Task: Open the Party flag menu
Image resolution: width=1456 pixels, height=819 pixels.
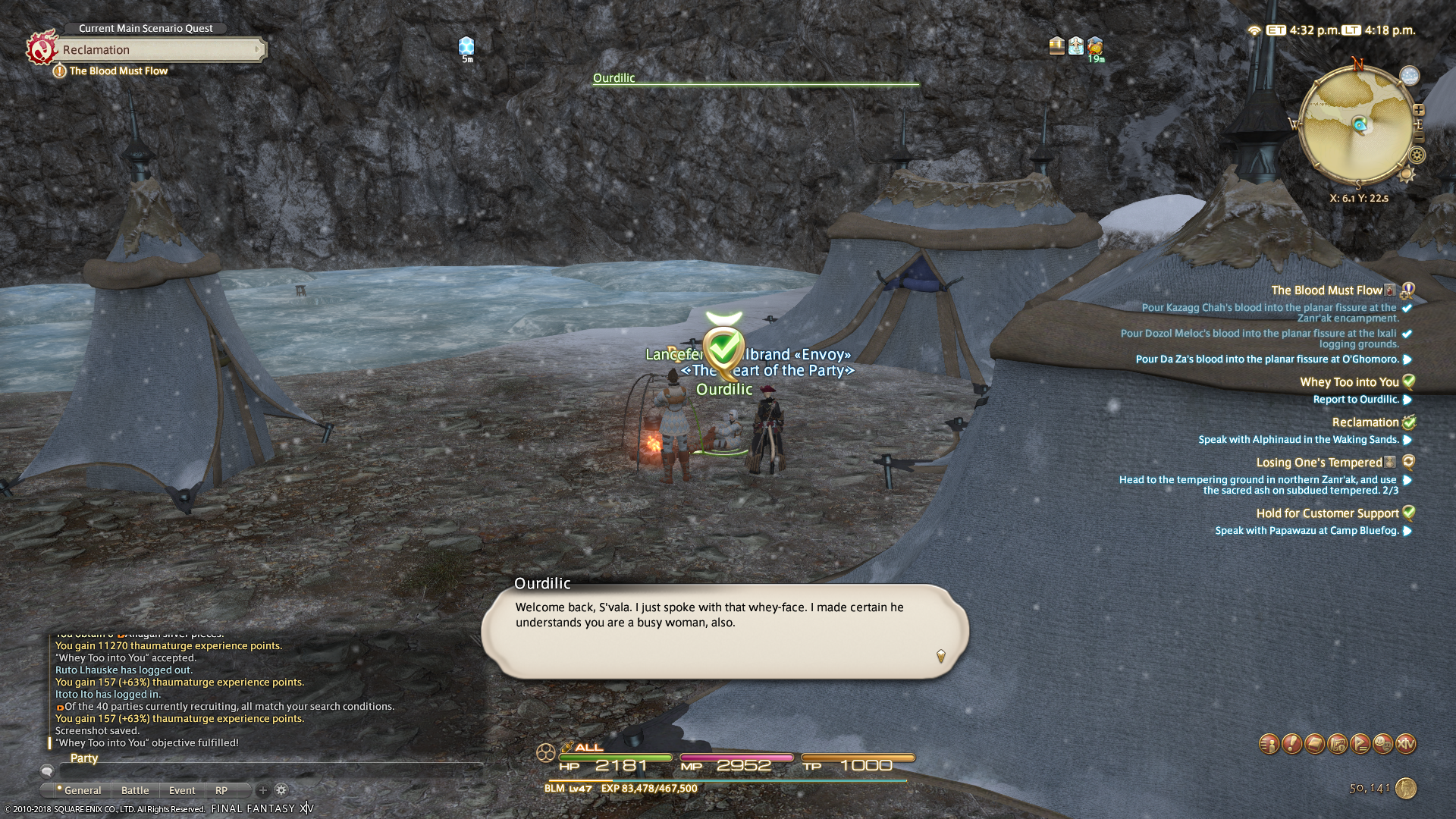Action: pos(1360,744)
